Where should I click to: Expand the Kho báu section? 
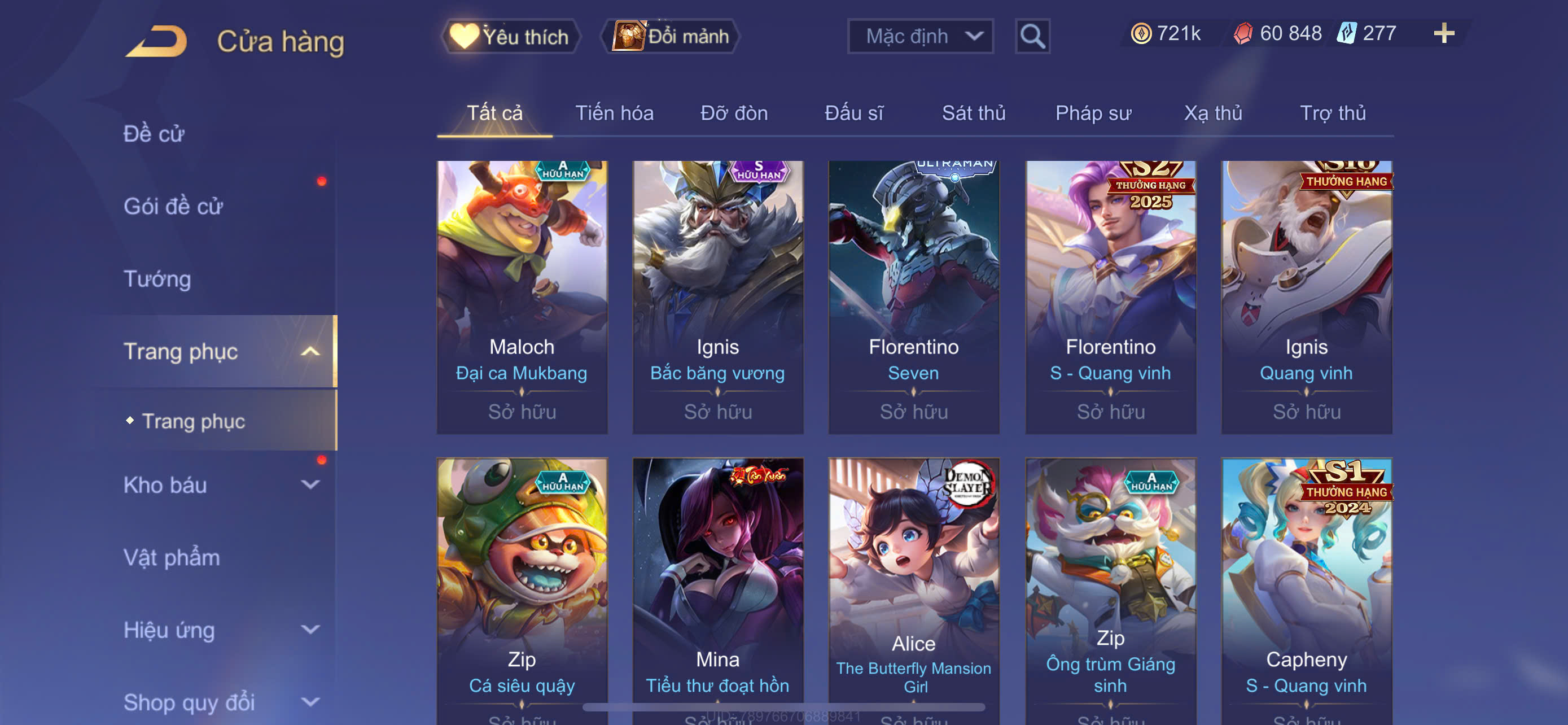(x=219, y=485)
